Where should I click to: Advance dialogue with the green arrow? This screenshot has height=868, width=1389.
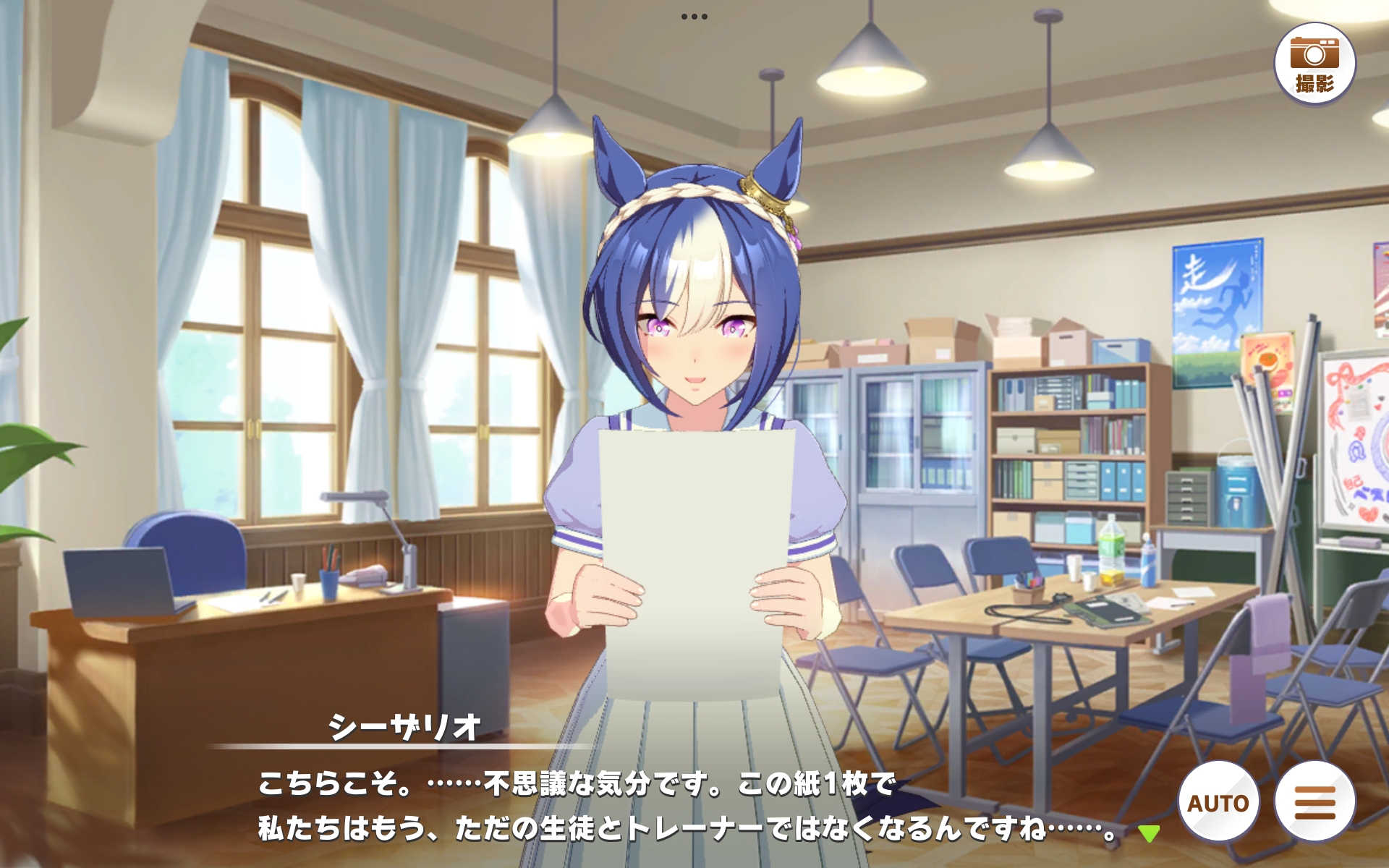(1148, 833)
